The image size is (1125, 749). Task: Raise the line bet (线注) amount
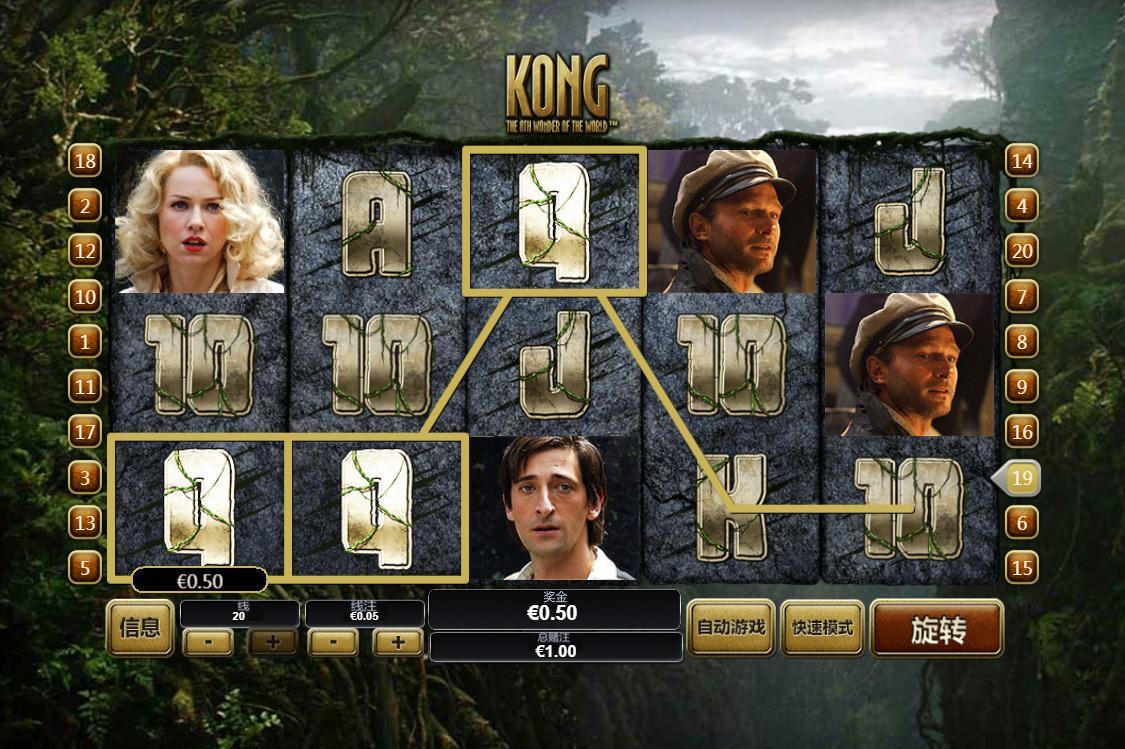[398, 642]
